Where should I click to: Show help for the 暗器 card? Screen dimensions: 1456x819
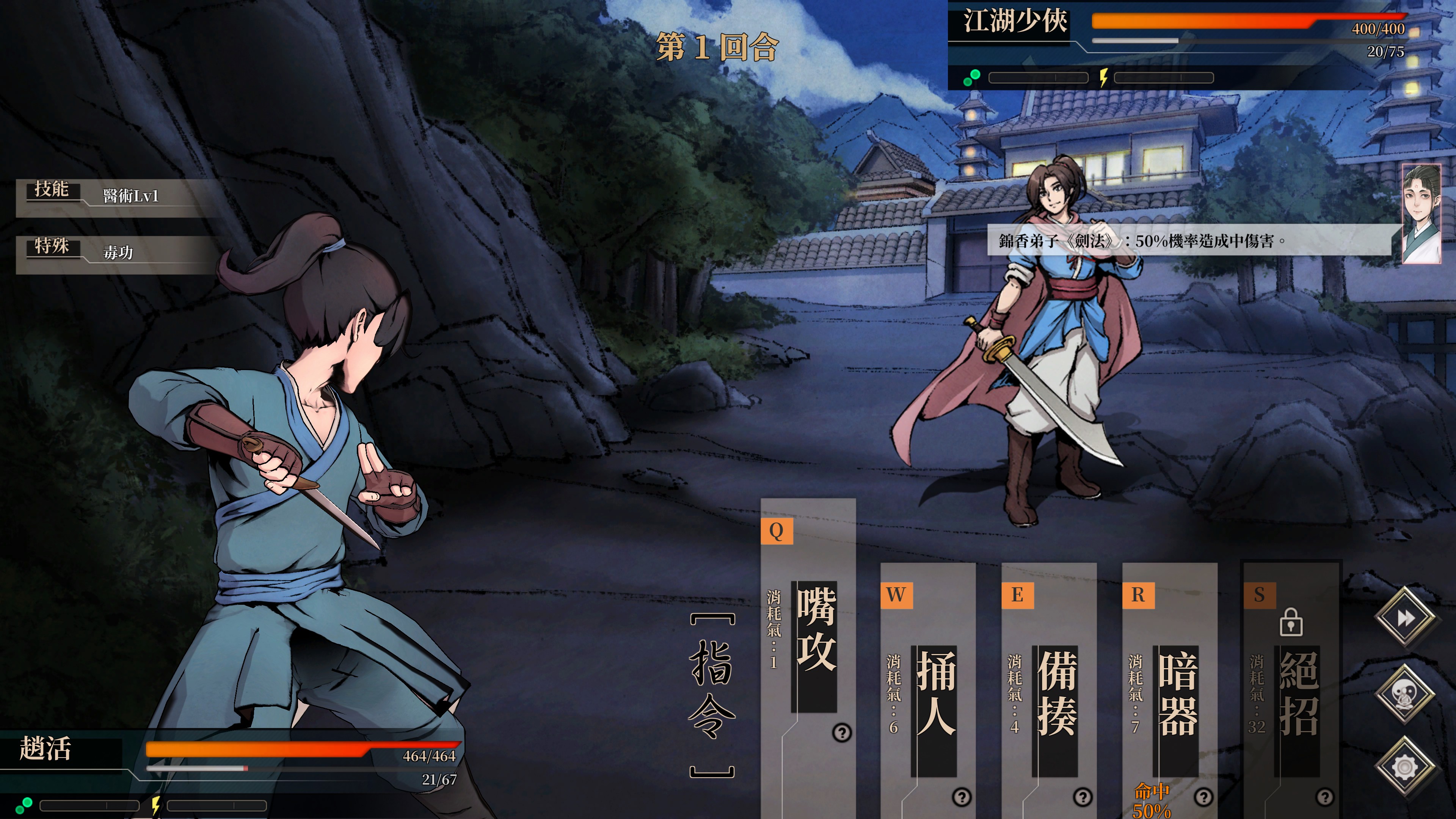coord(1203,797)
